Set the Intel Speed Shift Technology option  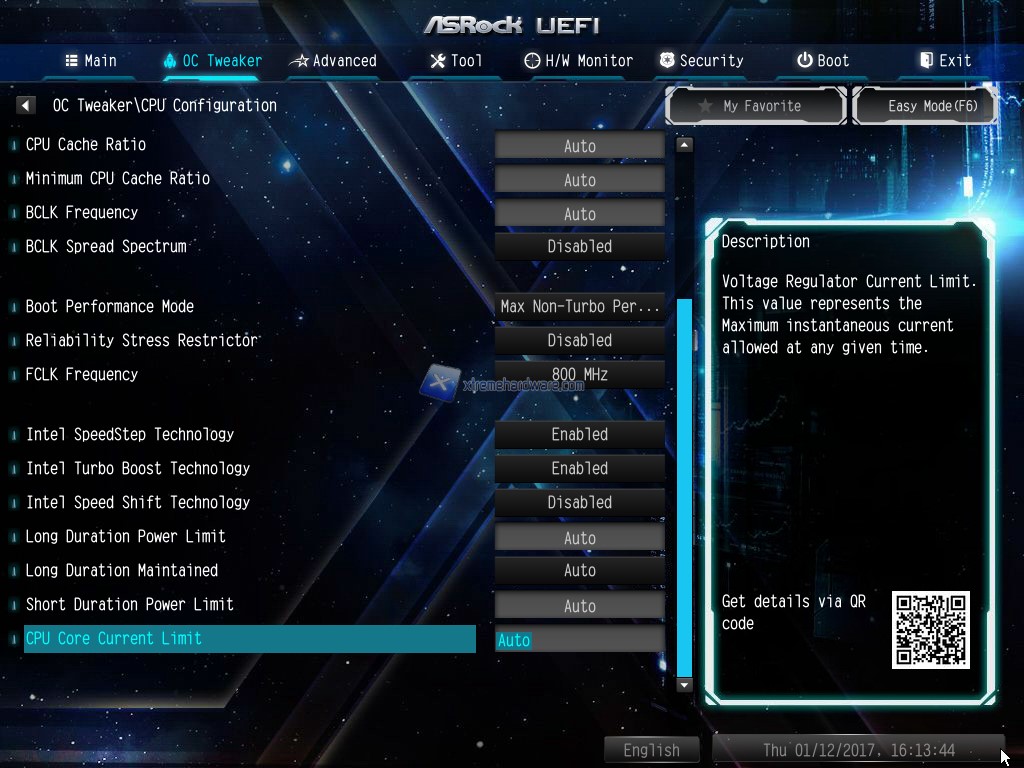(x=580, y=503)
